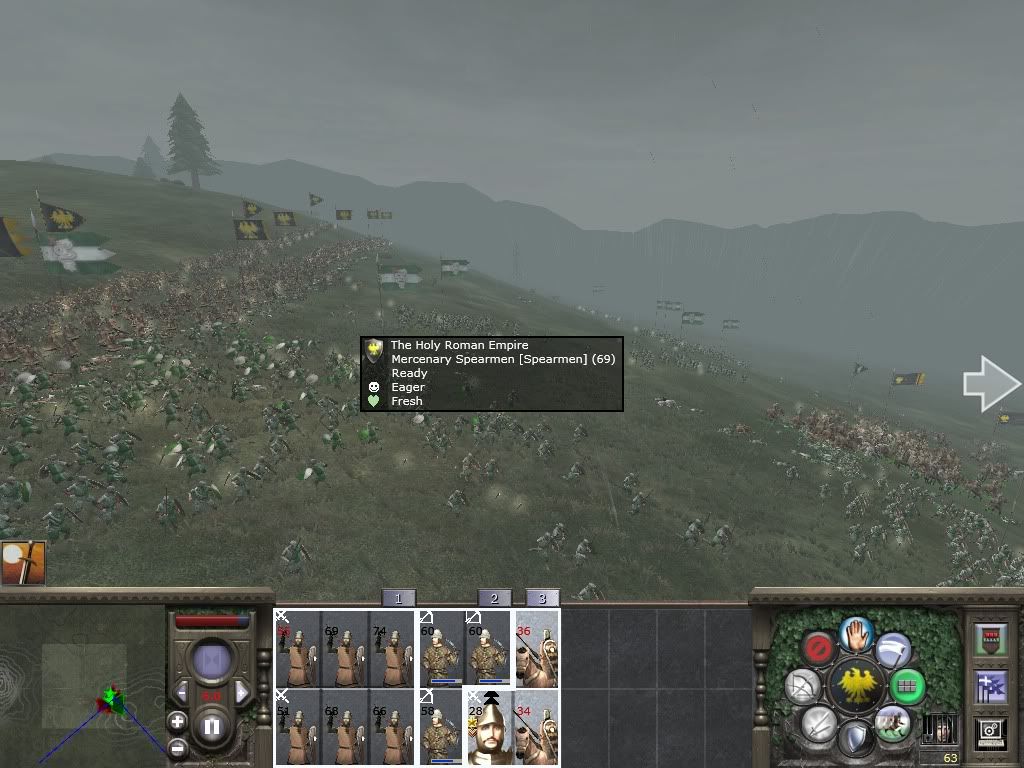1024x768 pixels.
Task: Zoom out the minimap with the minus button
Action: pyautogui.click(x=177, y=747)
